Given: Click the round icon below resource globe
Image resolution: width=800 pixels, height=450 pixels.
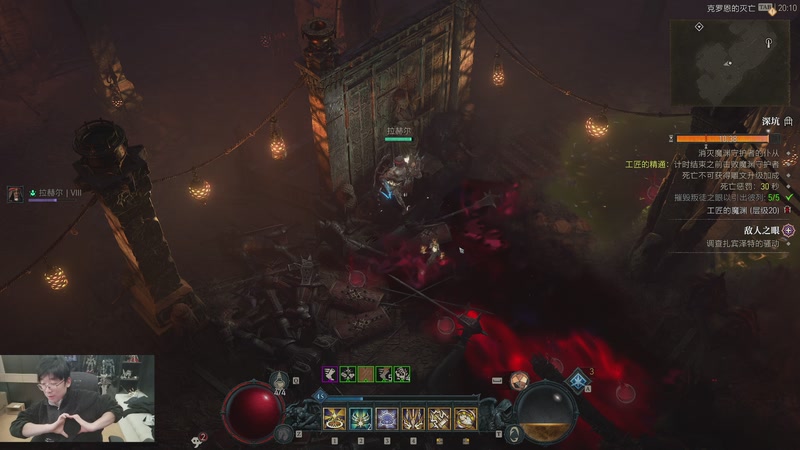Looking at the screenshot, I should click(x=514, y=432).
